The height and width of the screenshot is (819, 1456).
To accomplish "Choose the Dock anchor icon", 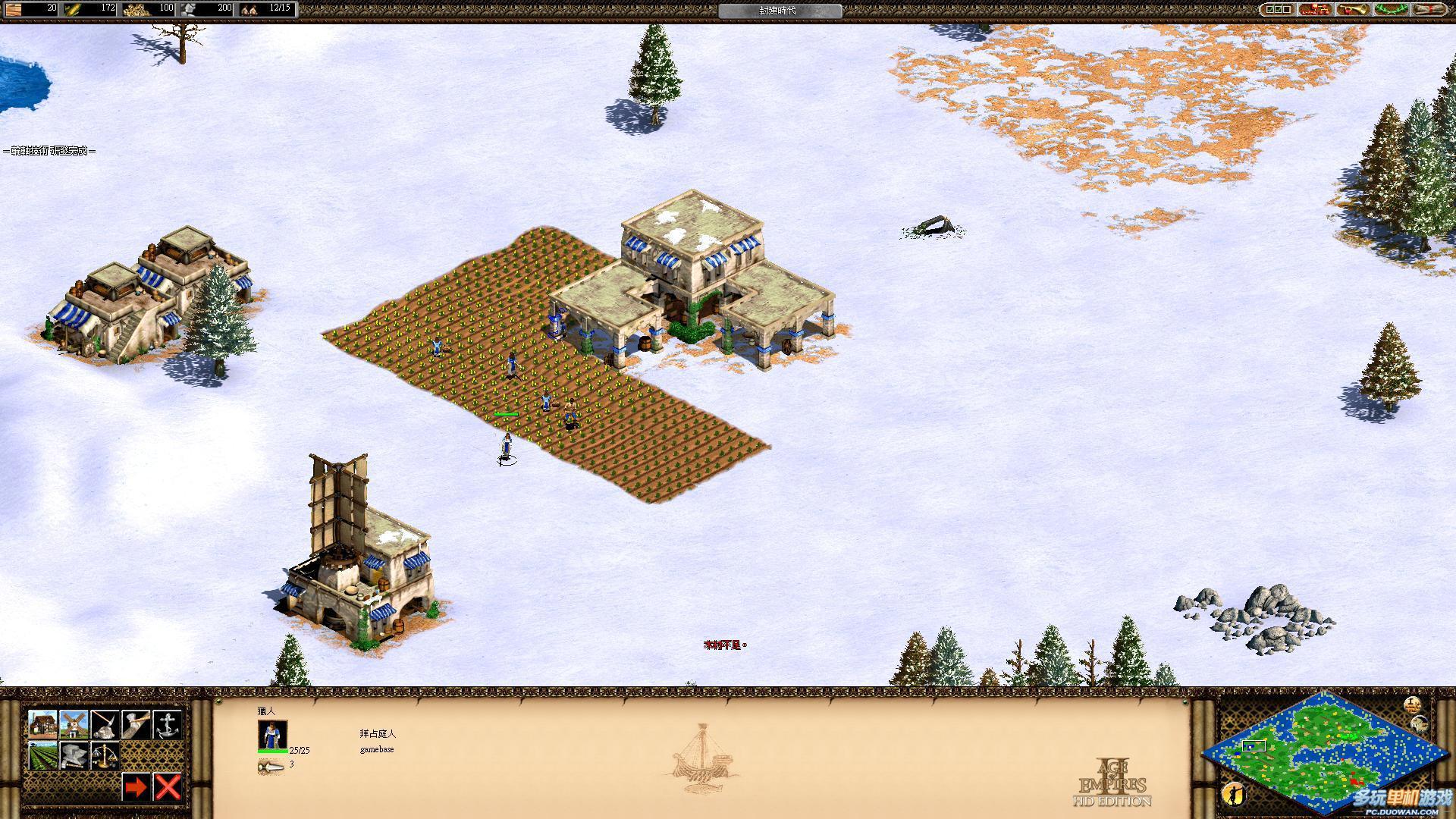I will coord(167,724).
